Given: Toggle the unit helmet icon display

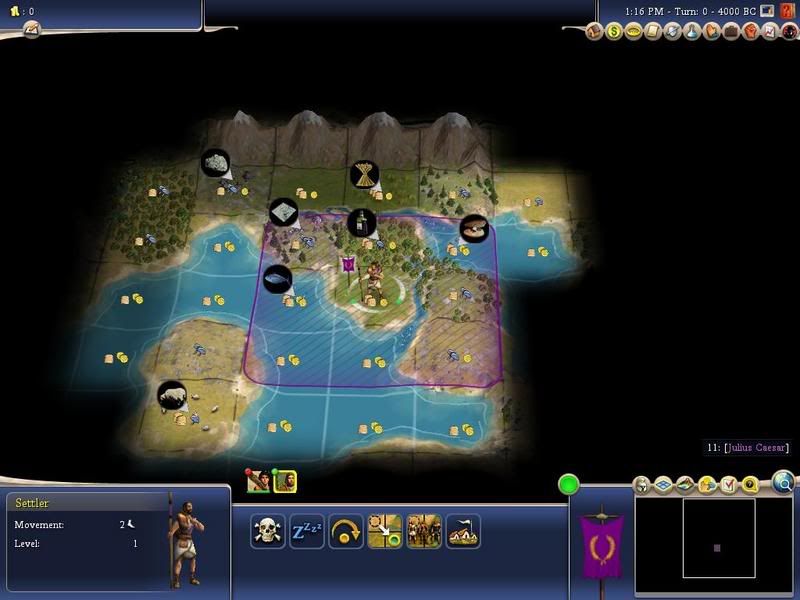Looking at the screenshot, I should click(643, 485).
